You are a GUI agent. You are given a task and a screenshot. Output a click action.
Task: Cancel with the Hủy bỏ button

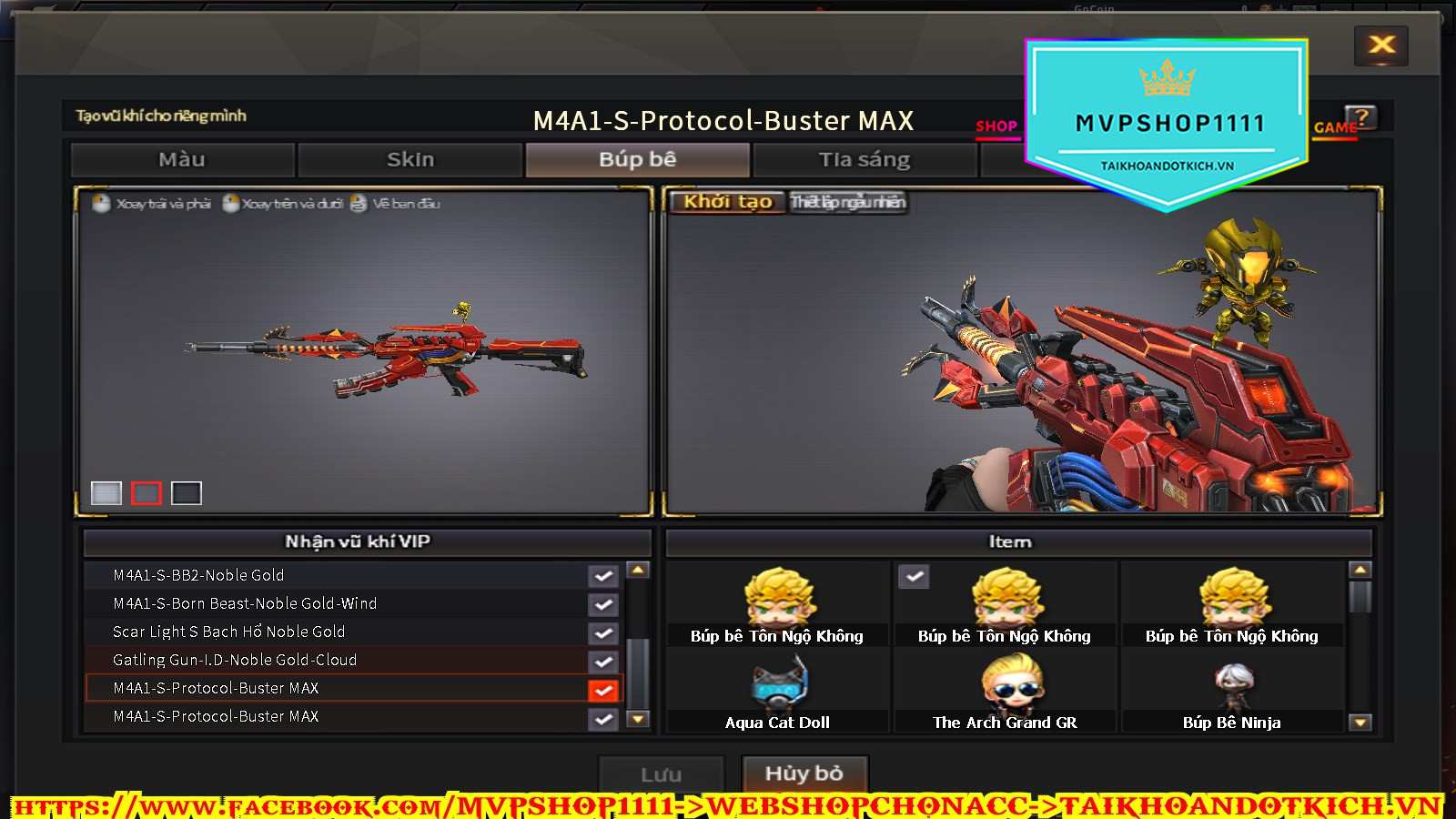coord(804,773)
